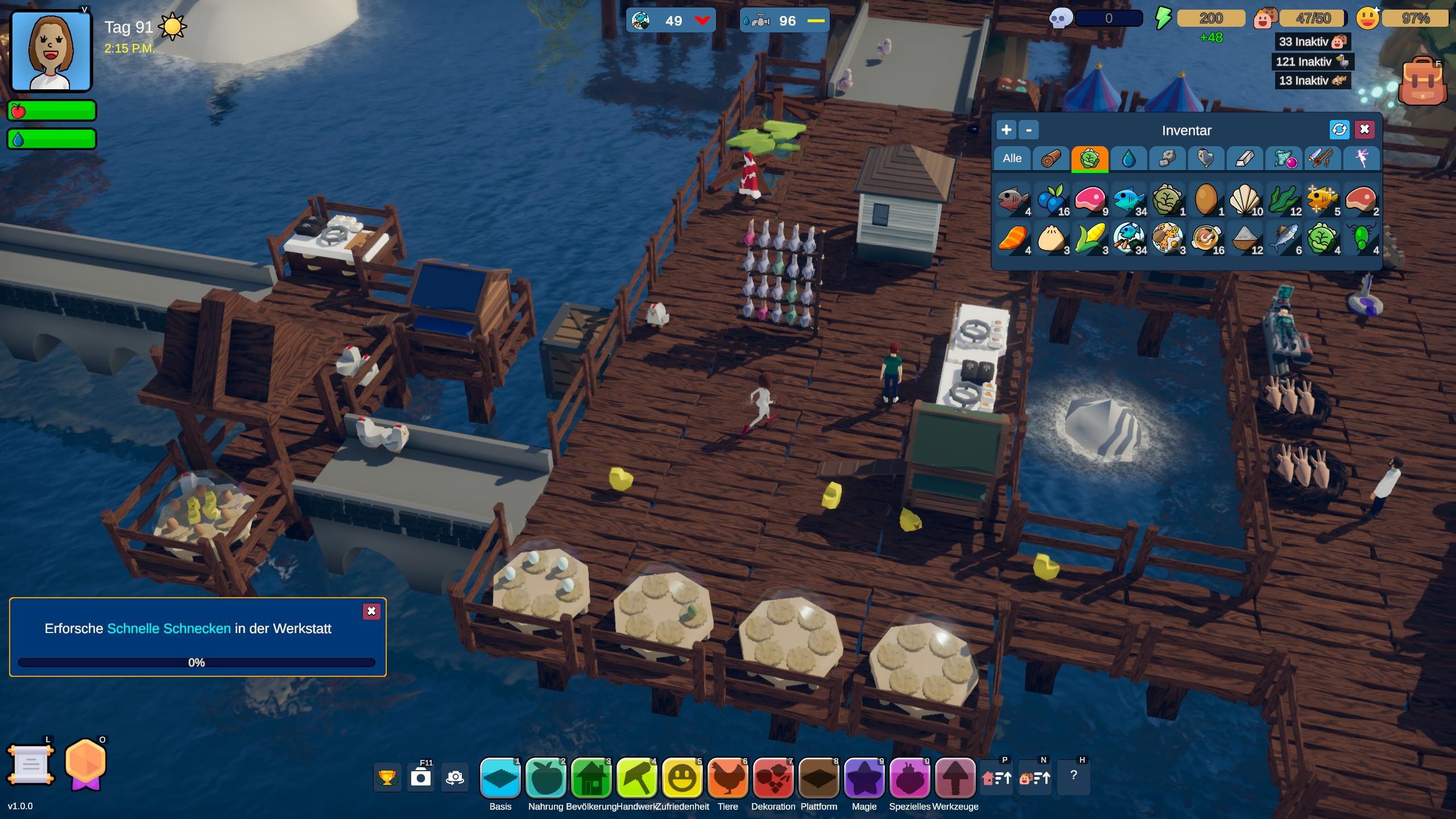Open the water drop inventory tab

coord(1128,159)
